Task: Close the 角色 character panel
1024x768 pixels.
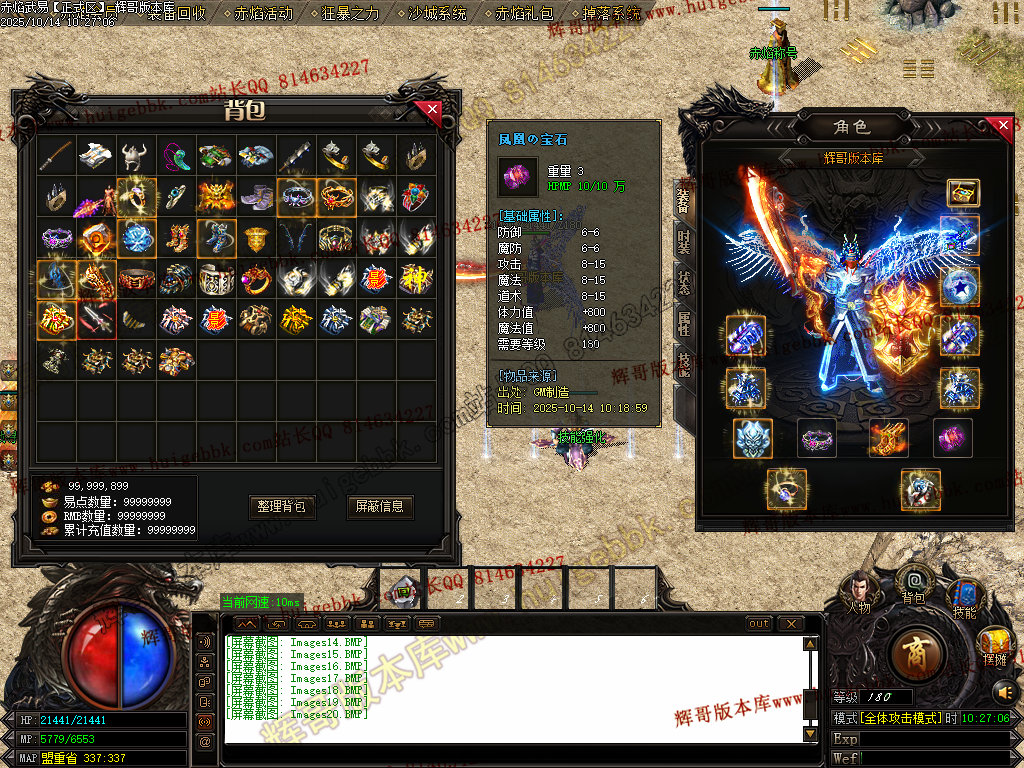Action: click(1004, 127)
